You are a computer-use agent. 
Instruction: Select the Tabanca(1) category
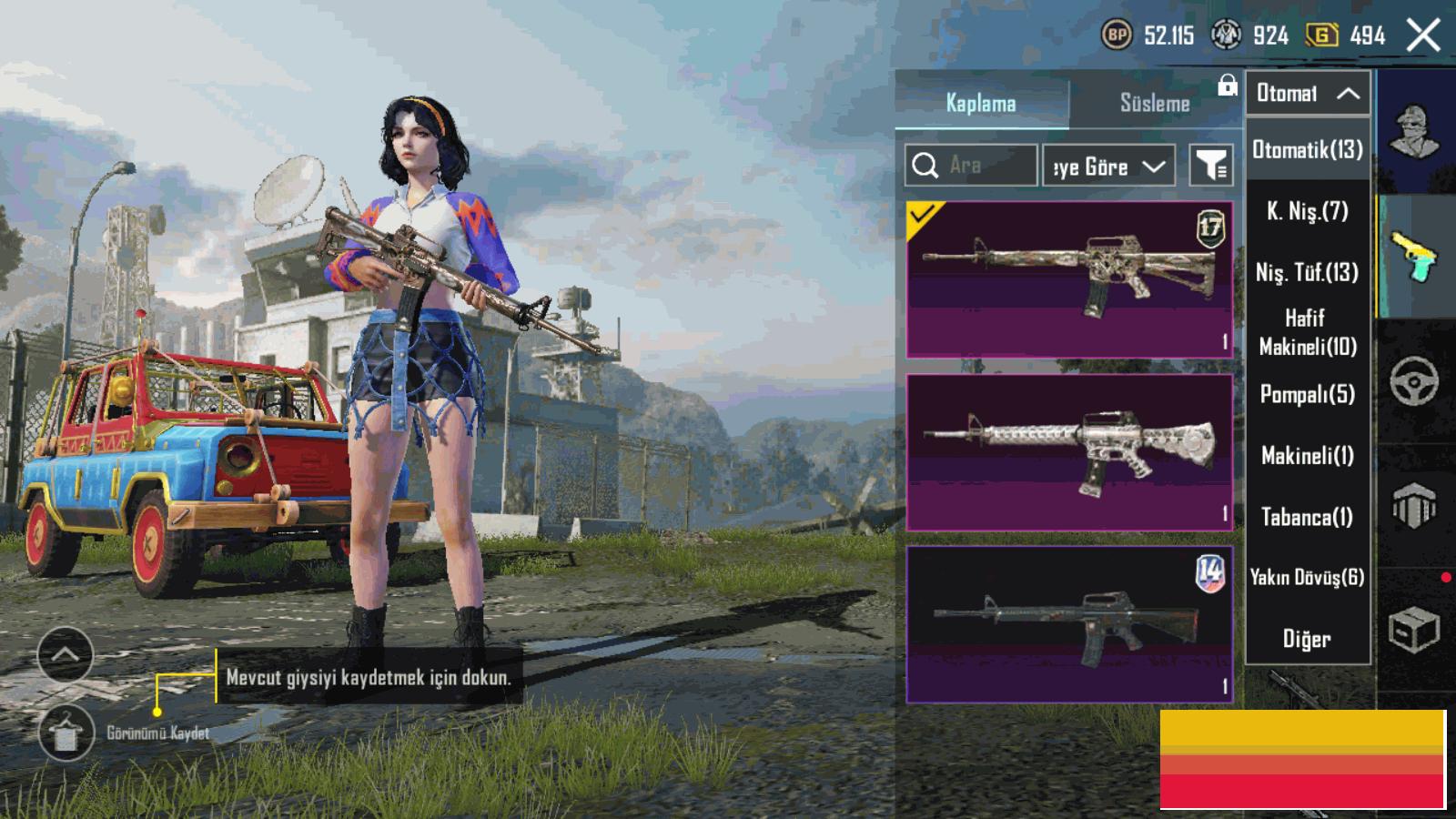coord(1307,517)
